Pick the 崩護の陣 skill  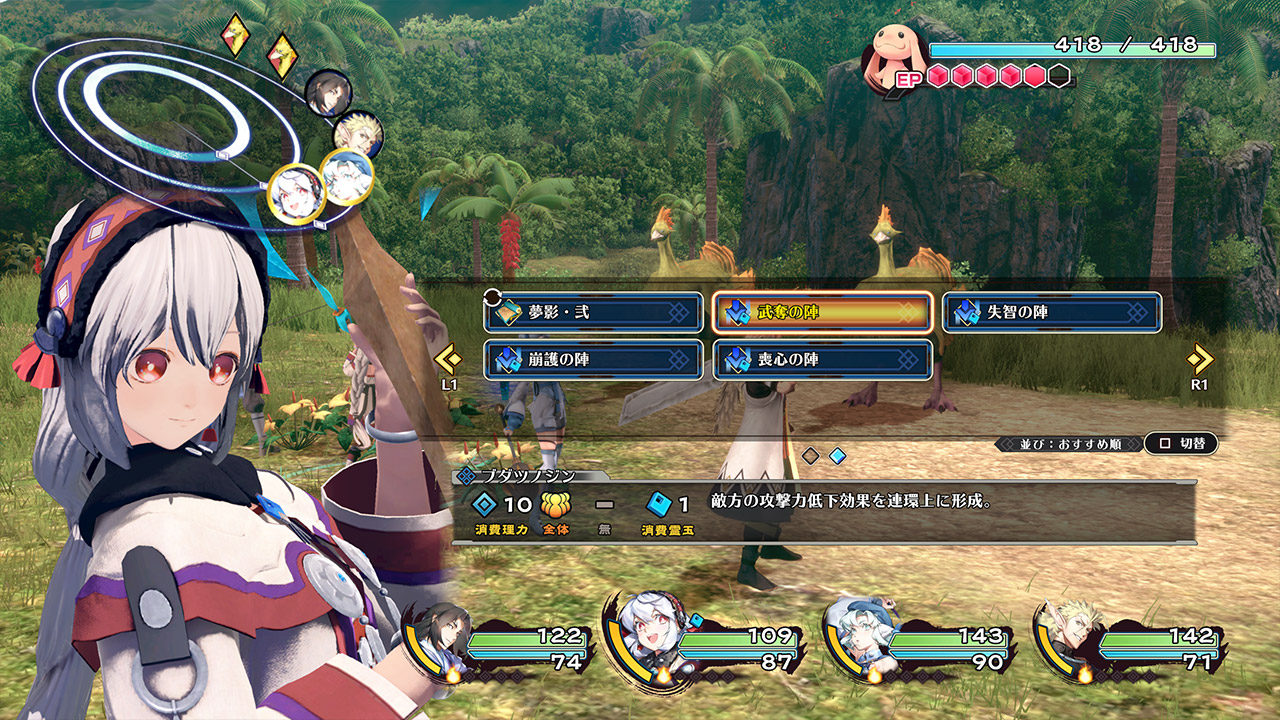pyautogui.click(x=594, y=360)
